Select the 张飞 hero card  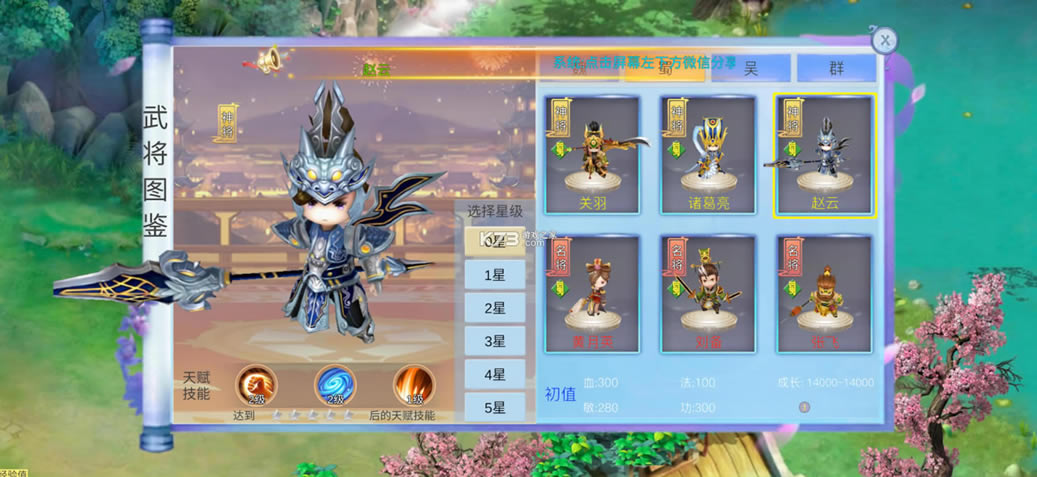tap(824, 293)
